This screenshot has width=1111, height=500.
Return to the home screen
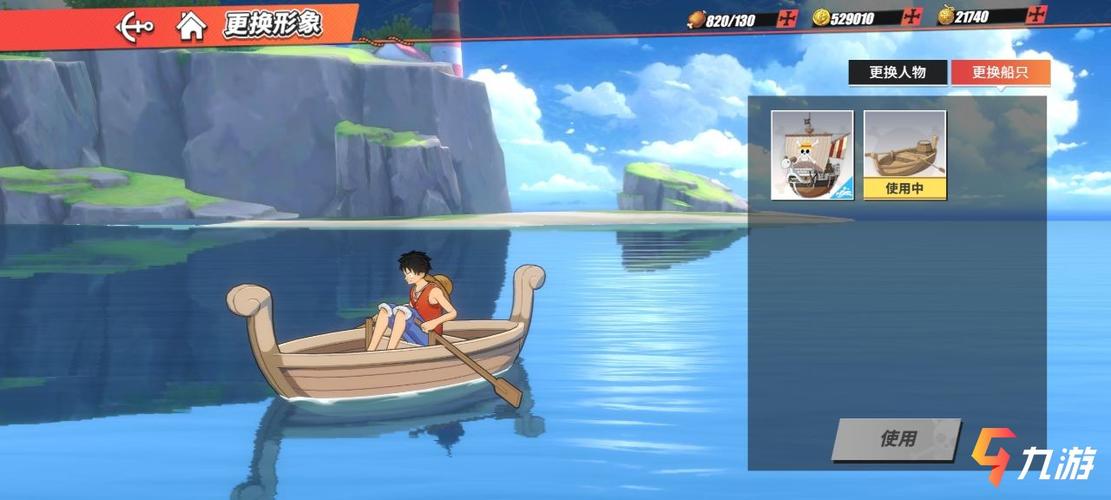pyautogui.click(x=191, y=25)
